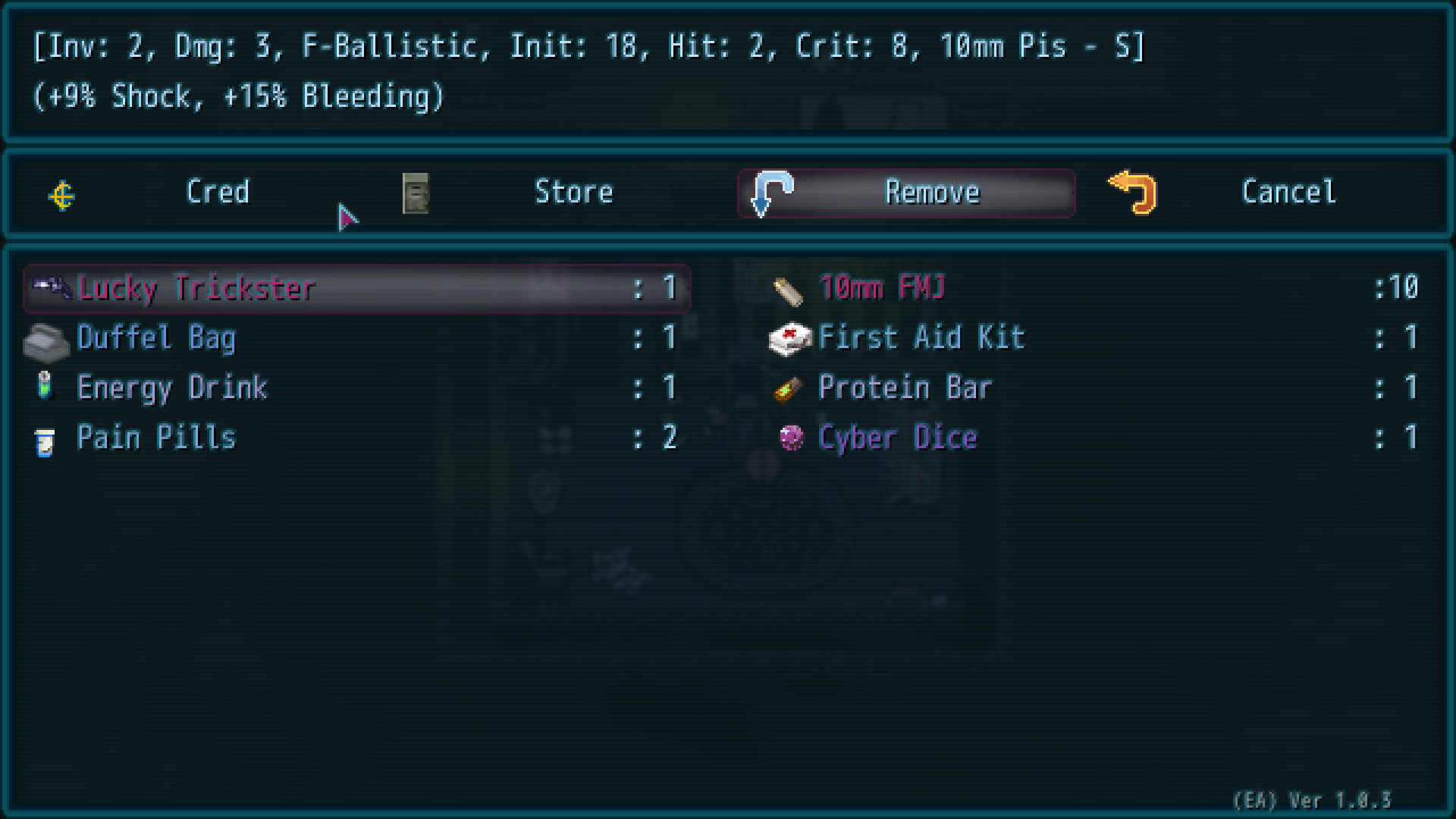Click the Cyber Dice die icon
This screenshot has width=1456, height=819.
791,438
